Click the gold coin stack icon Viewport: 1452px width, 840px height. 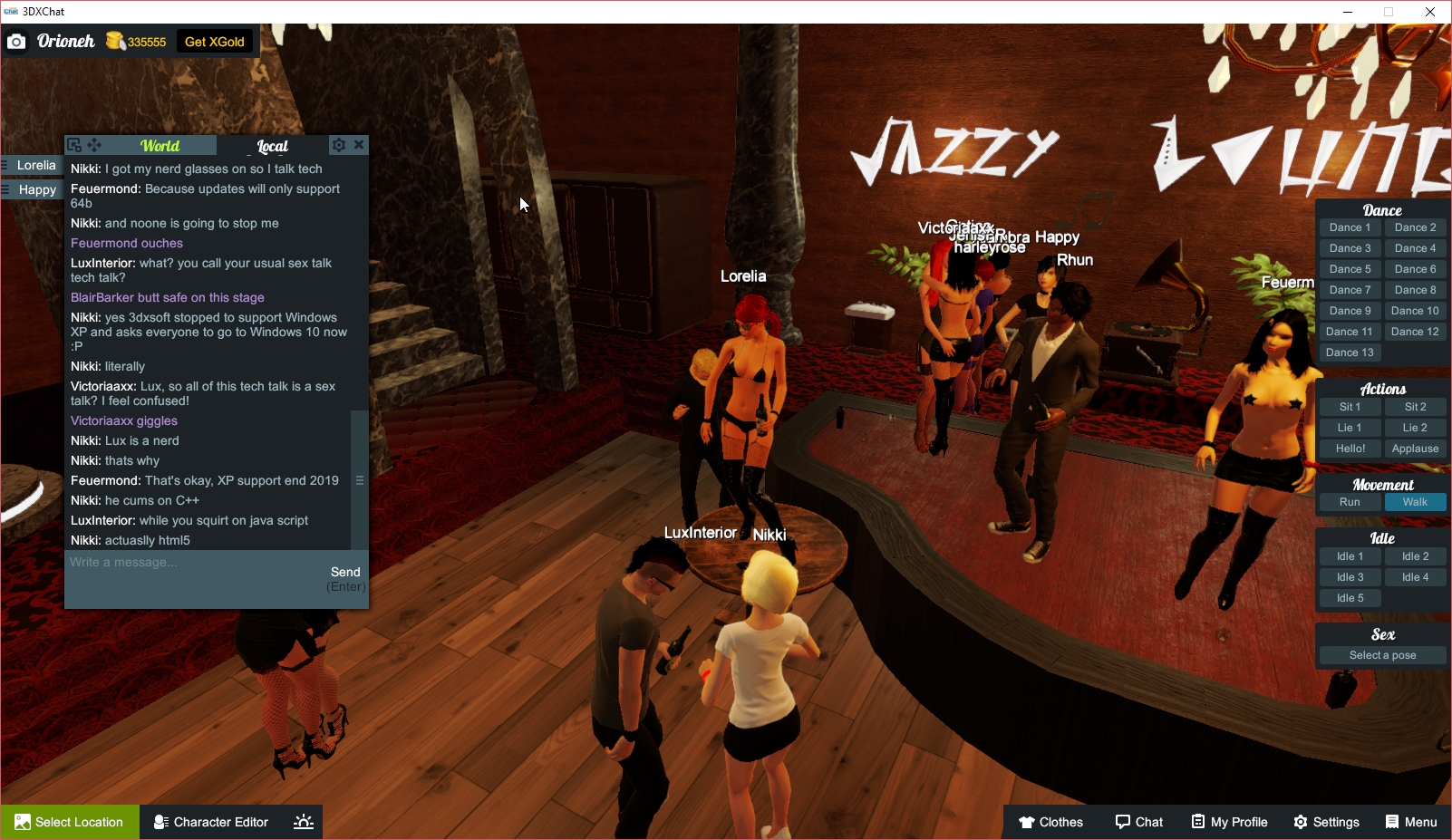(x=114, y=41)
